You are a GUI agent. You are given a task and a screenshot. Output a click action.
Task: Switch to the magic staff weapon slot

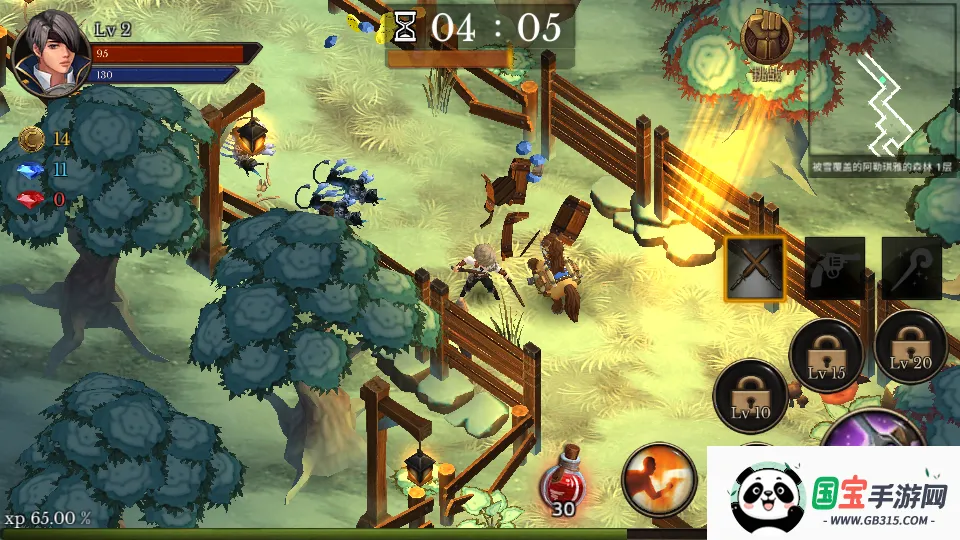(x=911, y=268)
